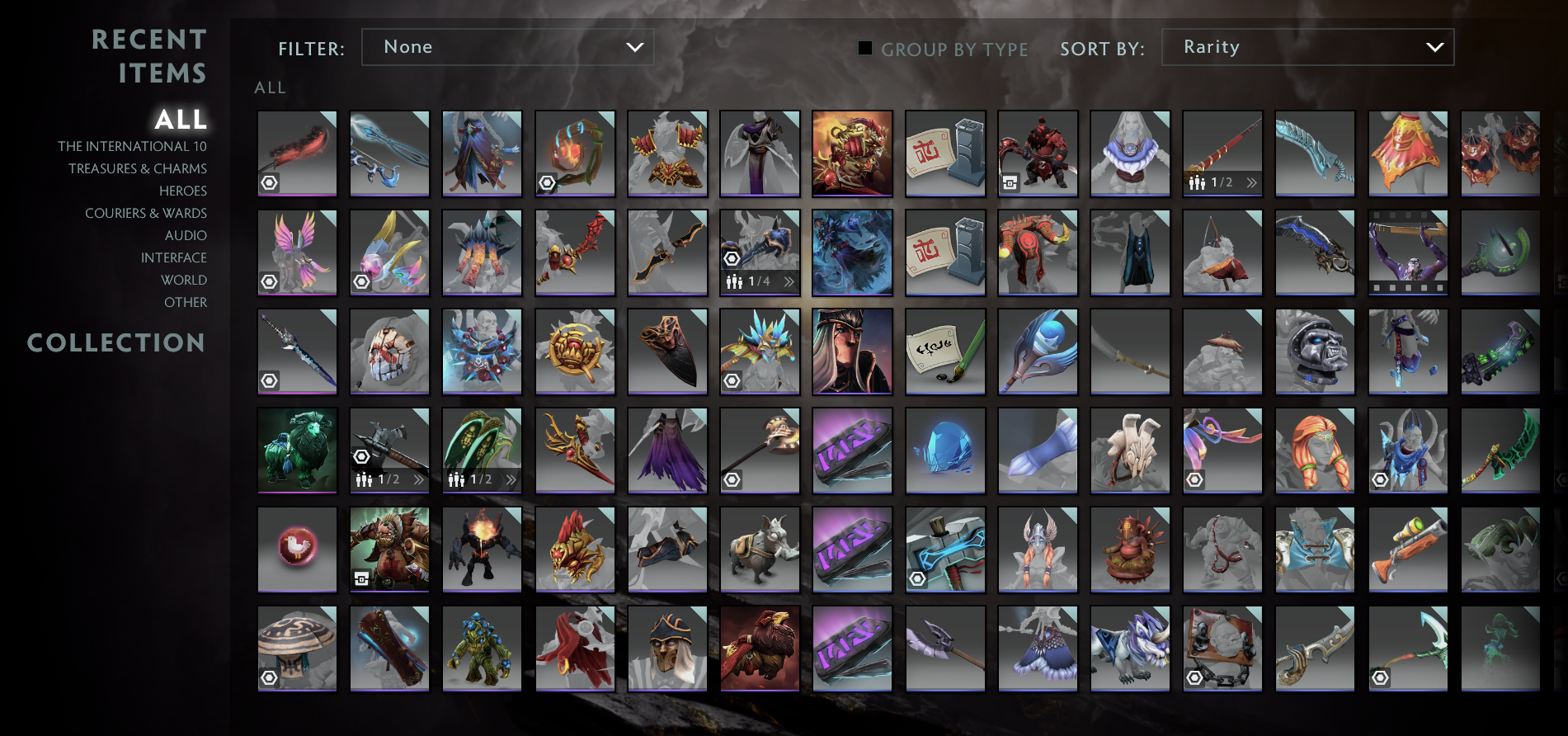Viewport: 1568px width, 736px height.
Task: Open the SORT BY dropdown showing Rarity
Action: (x=1307, y=47)
